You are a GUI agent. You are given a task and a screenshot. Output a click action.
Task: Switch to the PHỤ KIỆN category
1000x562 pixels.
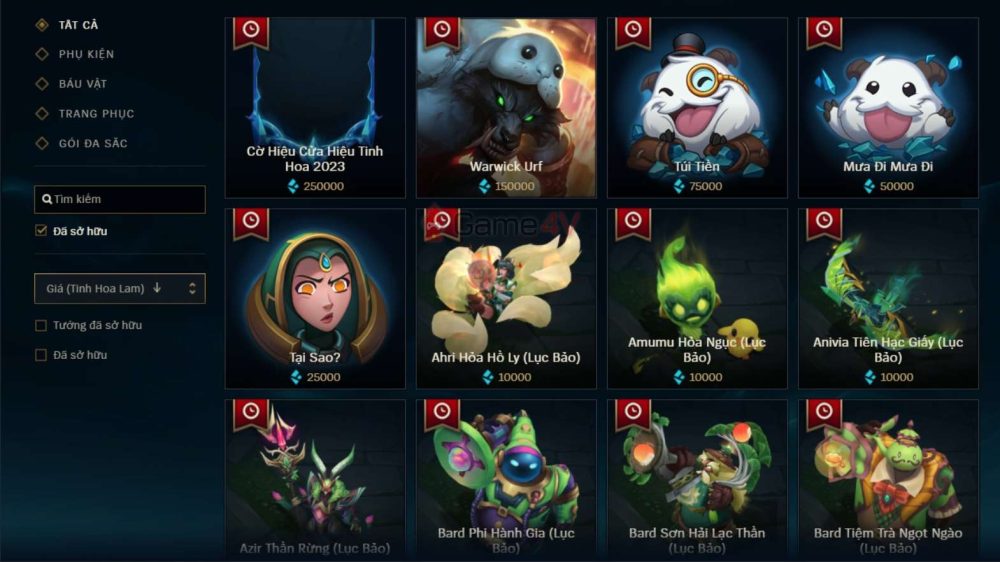pos(85,54)
